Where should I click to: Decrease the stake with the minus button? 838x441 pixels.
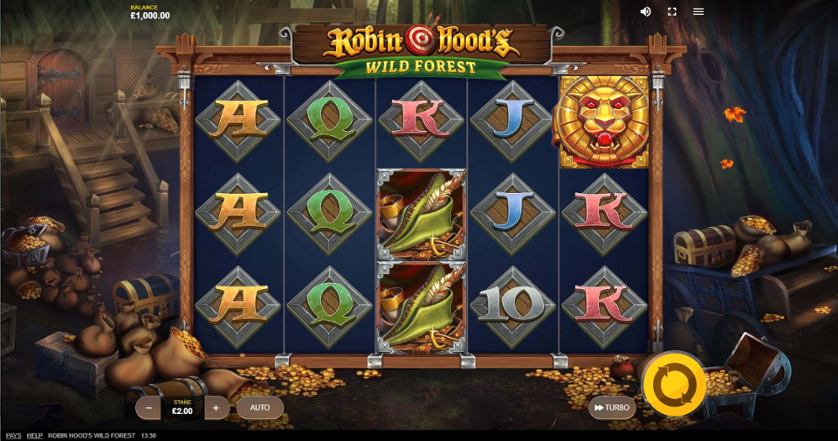tap(149, 408)
